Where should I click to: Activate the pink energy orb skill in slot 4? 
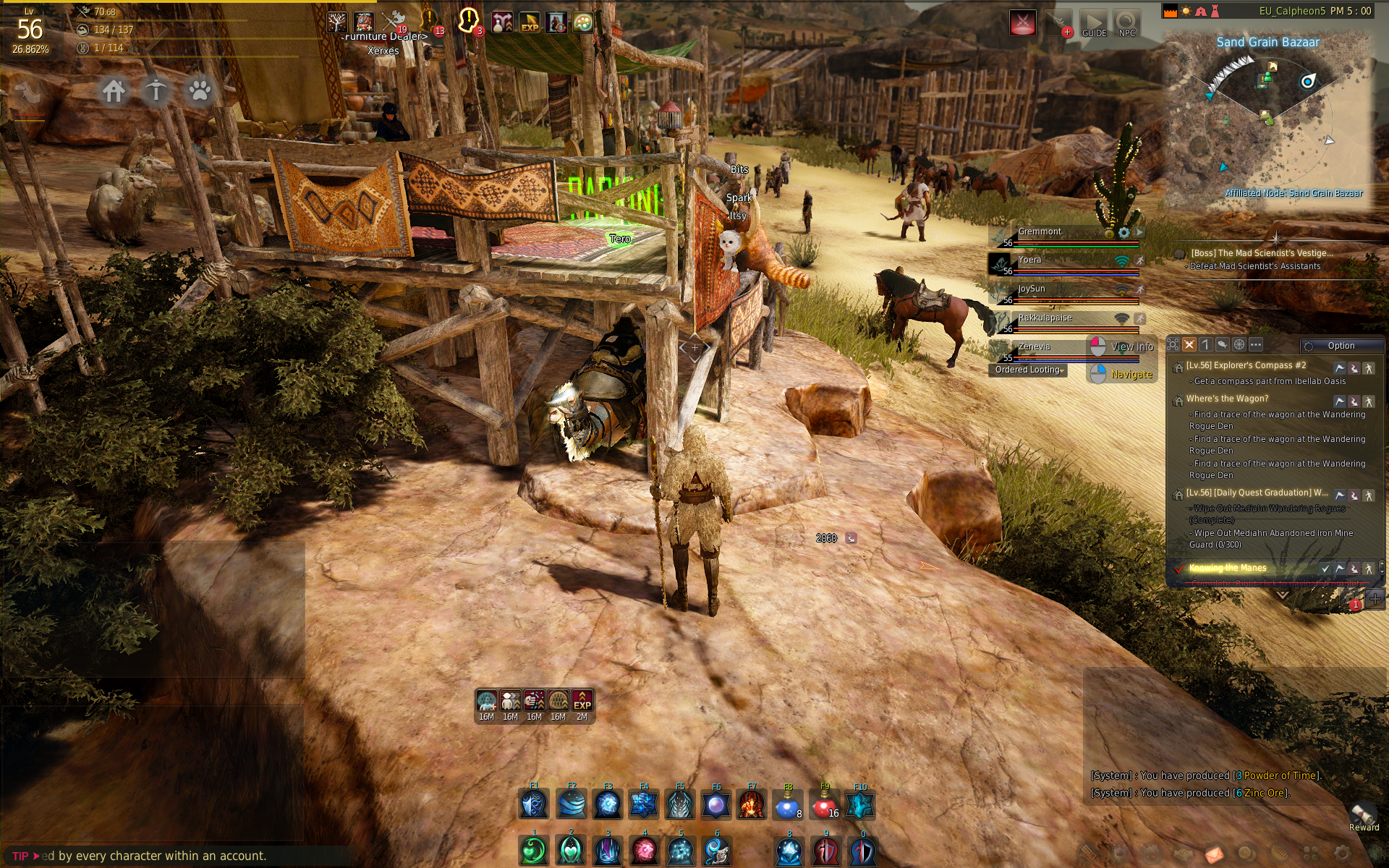tap(644, 851)
